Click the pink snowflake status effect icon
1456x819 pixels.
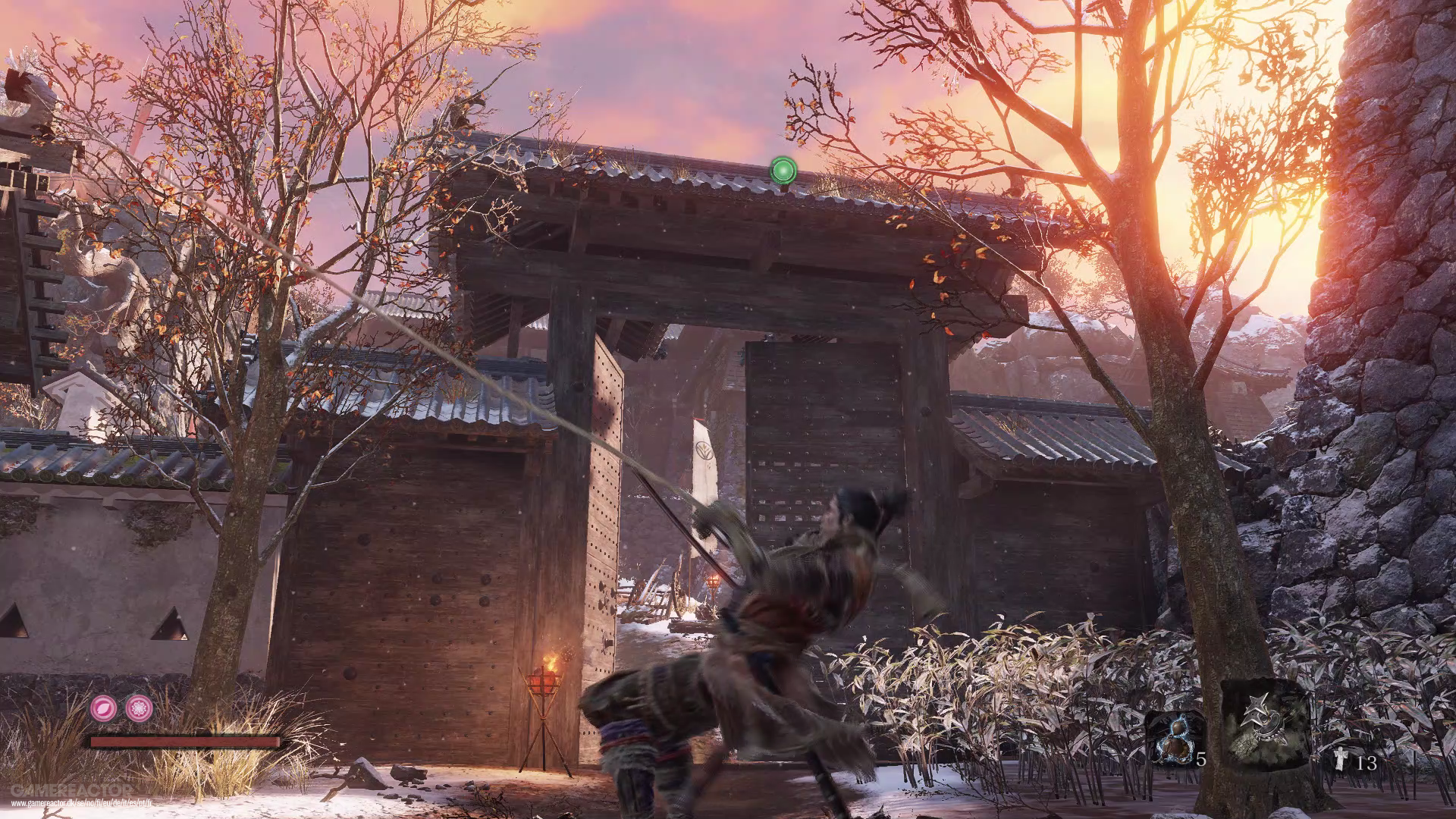pyautogui.click(x=138, y=708)
